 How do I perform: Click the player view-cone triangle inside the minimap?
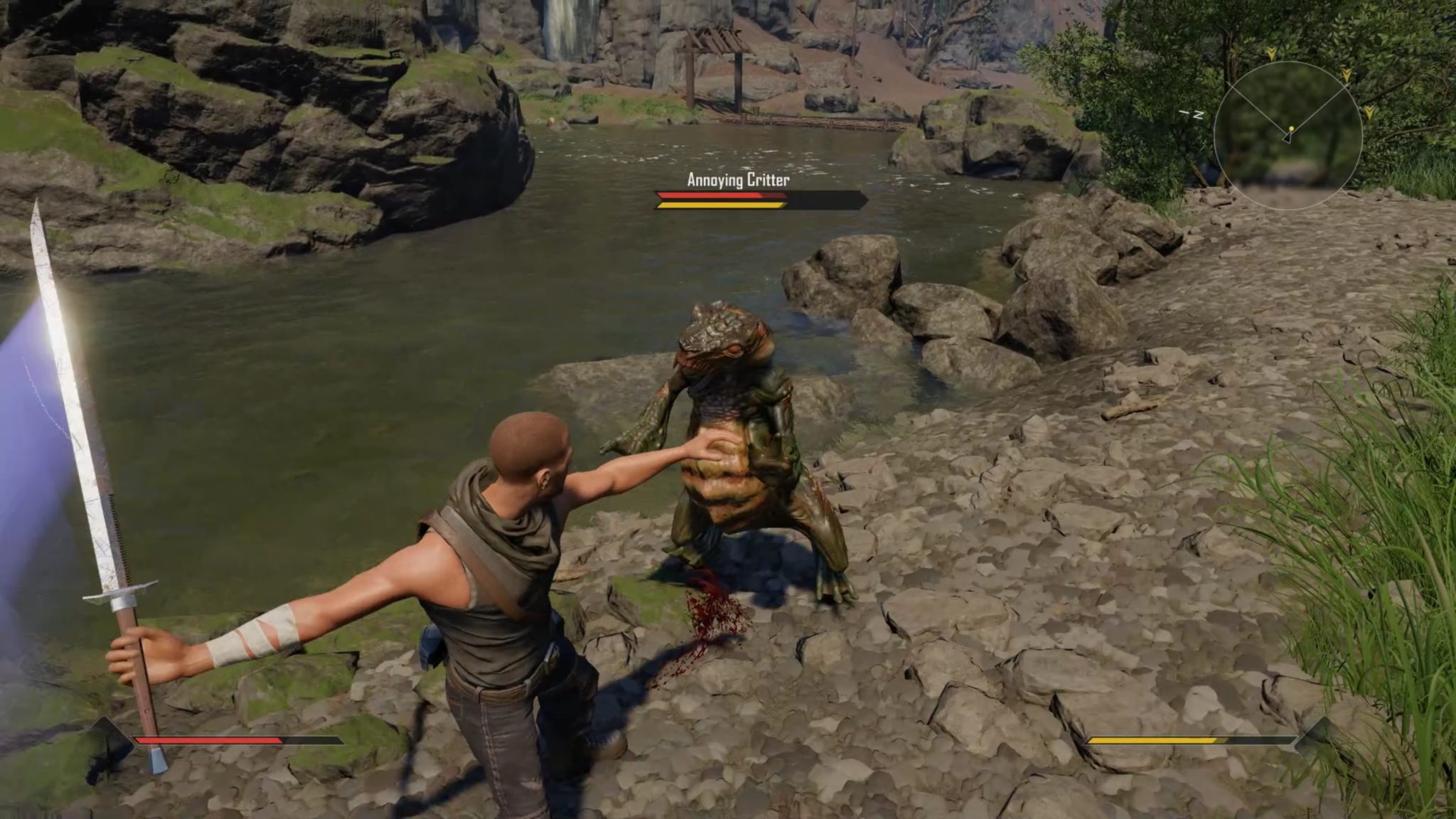tap(1287, 138)
